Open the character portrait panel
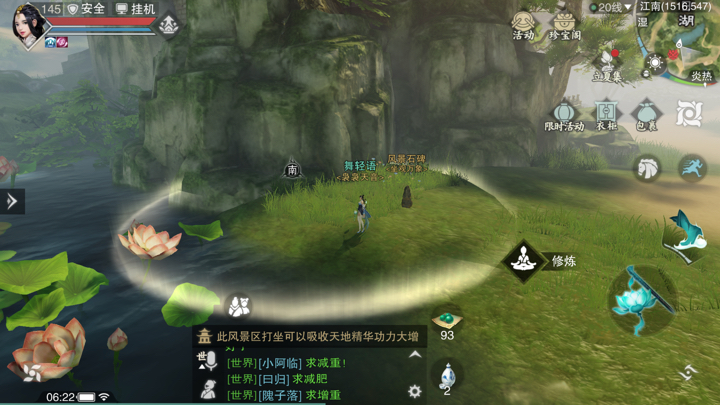This screenshot has height=405, width=720. [x=28, y=24]
